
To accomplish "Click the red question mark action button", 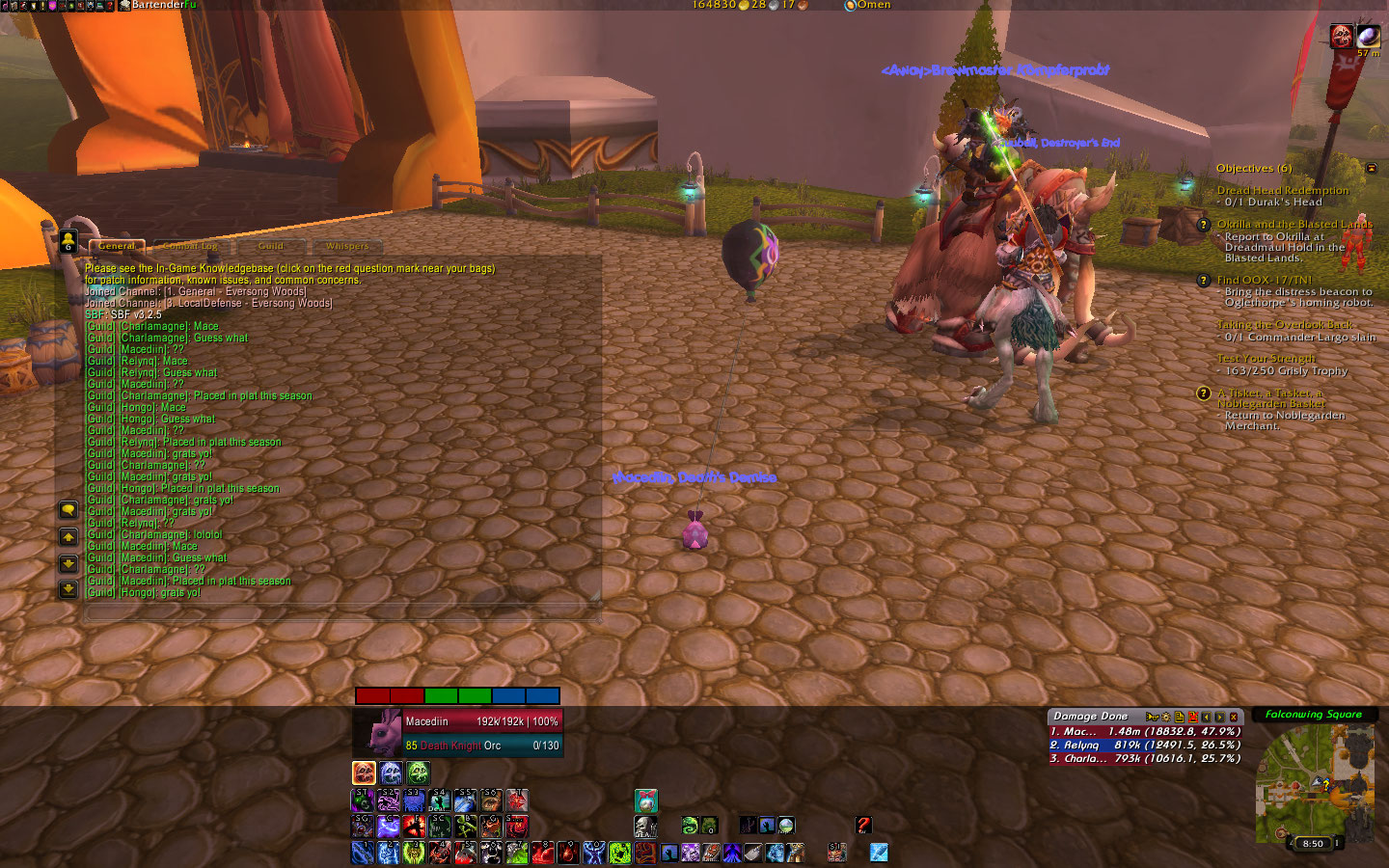I will (863, 825).
